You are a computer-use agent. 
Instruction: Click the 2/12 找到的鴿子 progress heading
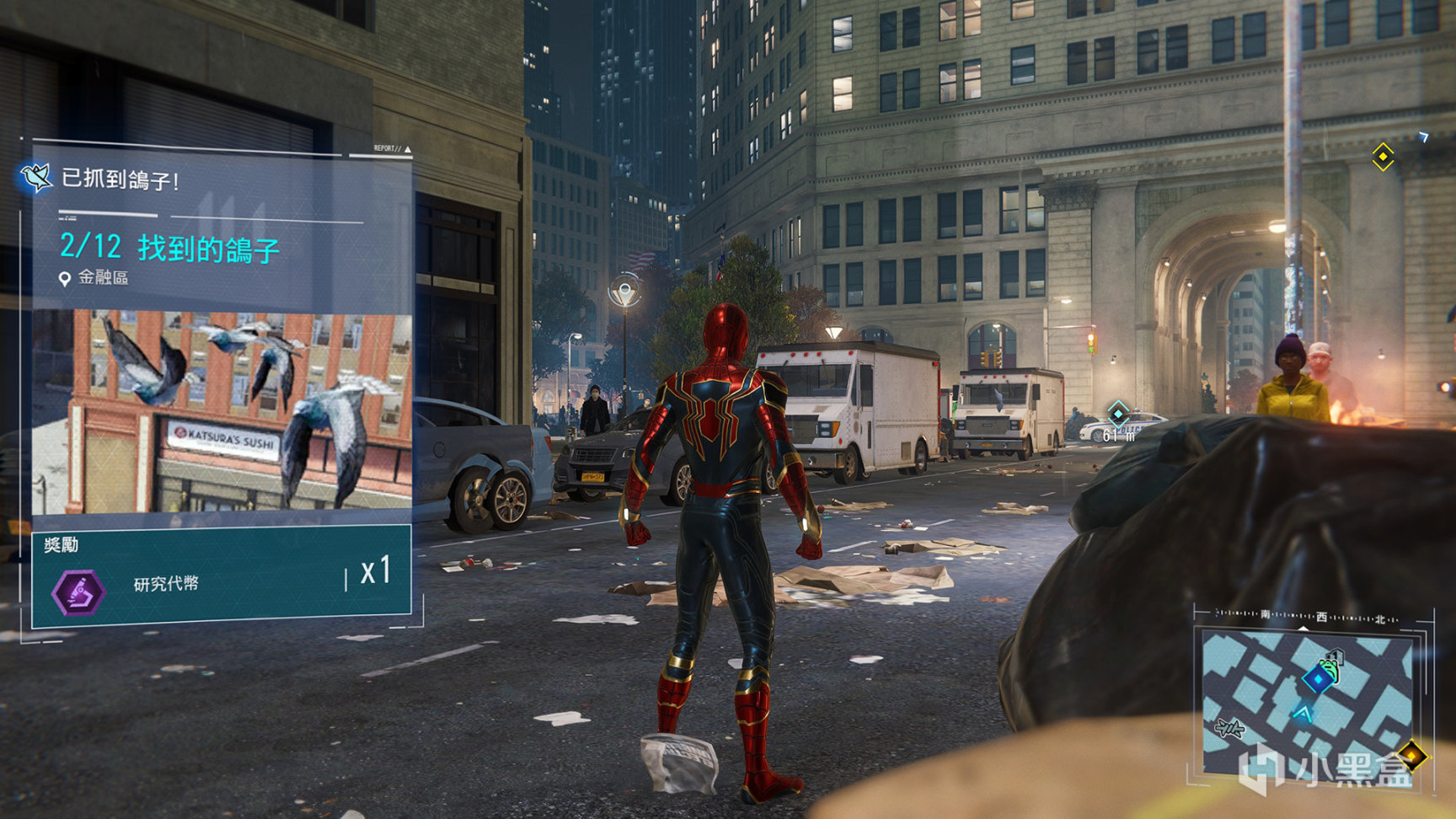[169, 248]
